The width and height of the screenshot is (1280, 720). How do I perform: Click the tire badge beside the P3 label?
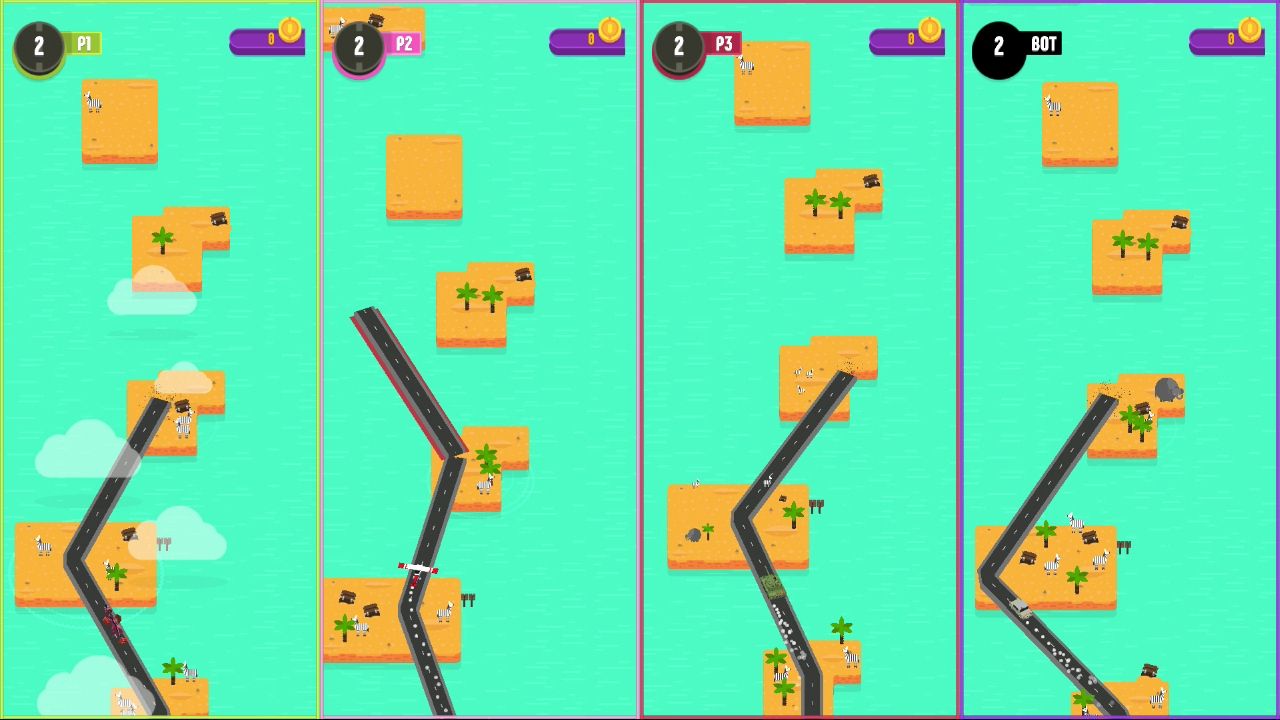point(678,44)
